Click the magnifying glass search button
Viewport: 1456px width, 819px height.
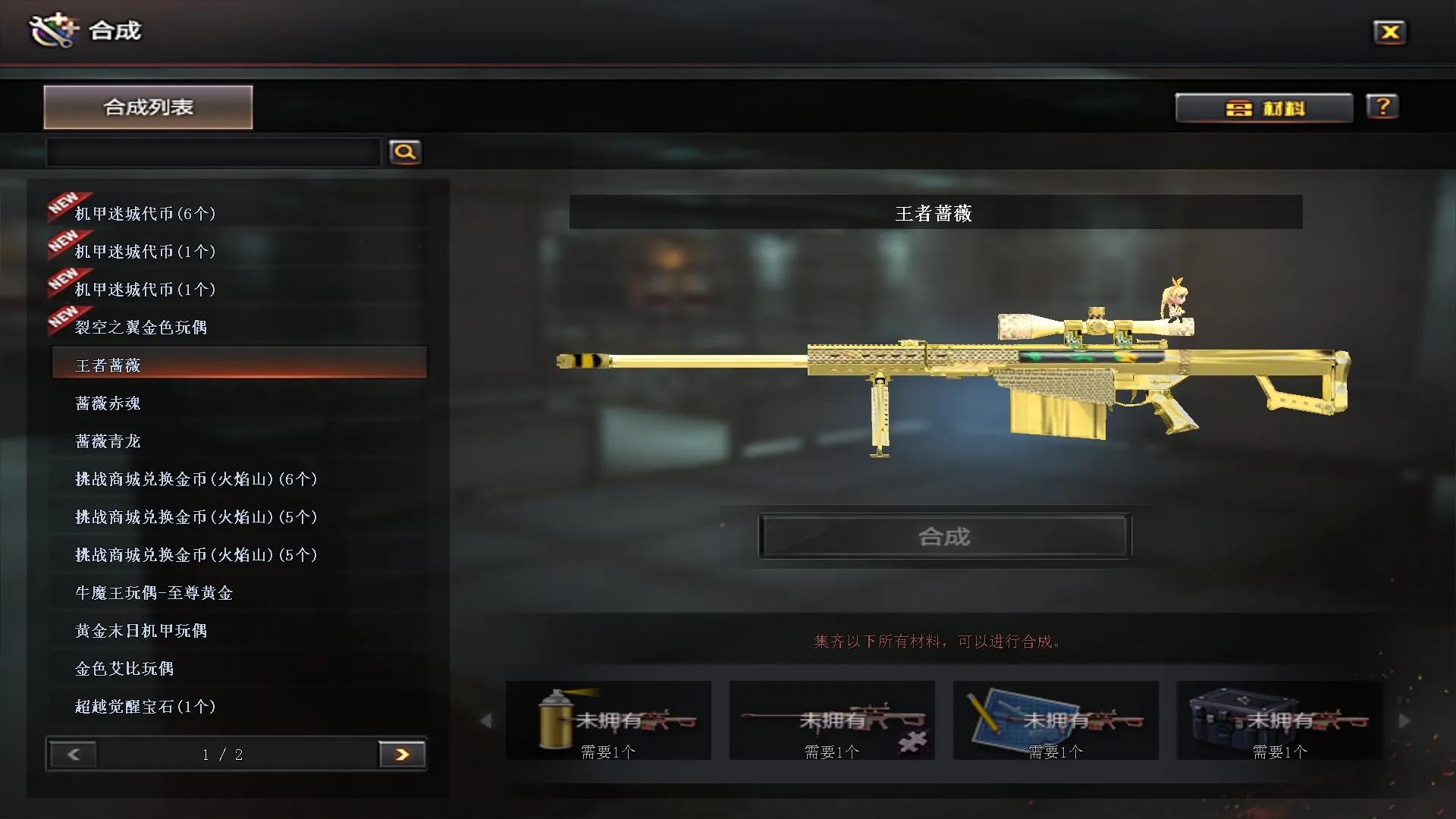point(405,152)
